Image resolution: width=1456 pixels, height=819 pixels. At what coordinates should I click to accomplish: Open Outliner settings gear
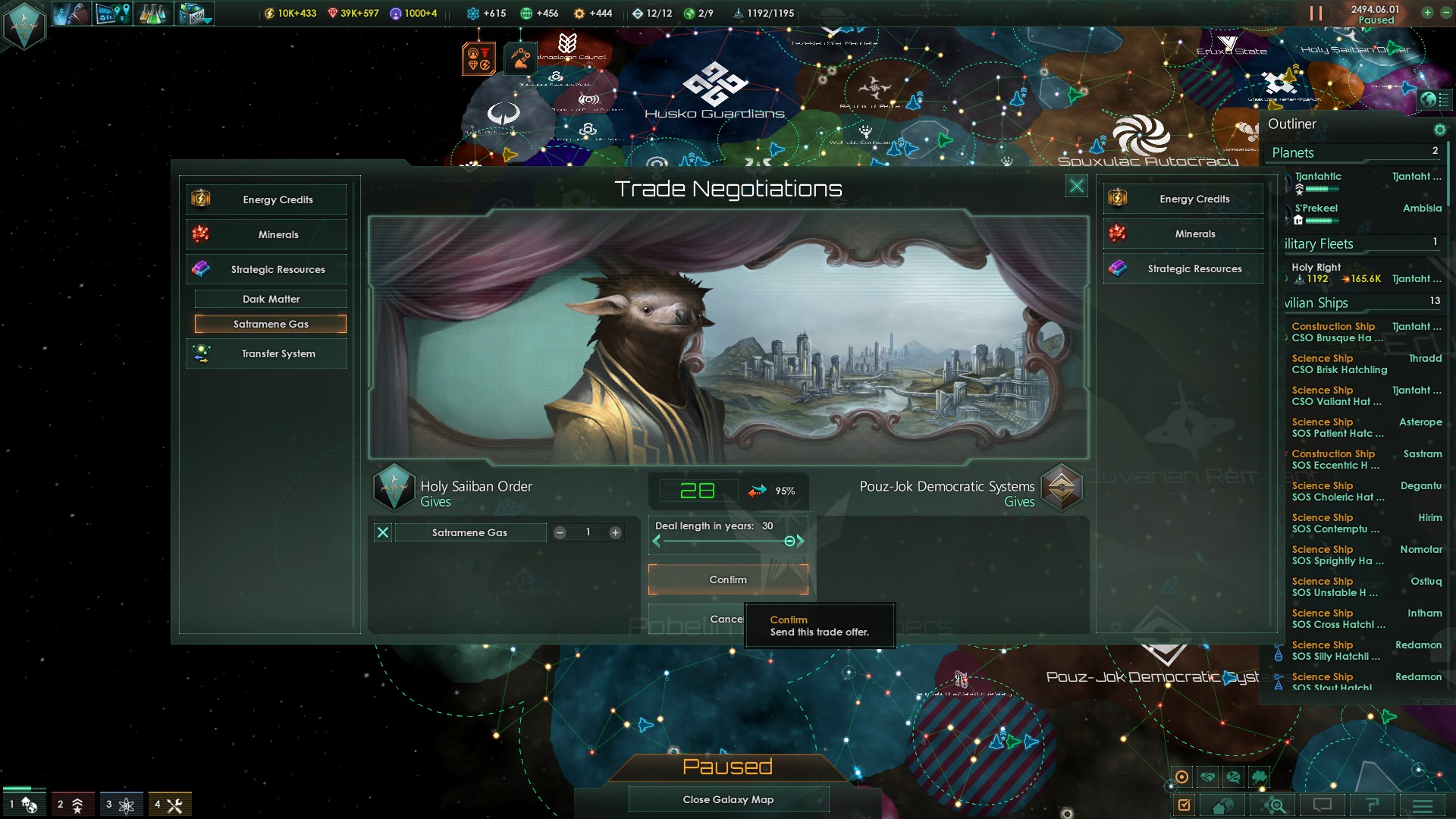(x=1439, y=130)
